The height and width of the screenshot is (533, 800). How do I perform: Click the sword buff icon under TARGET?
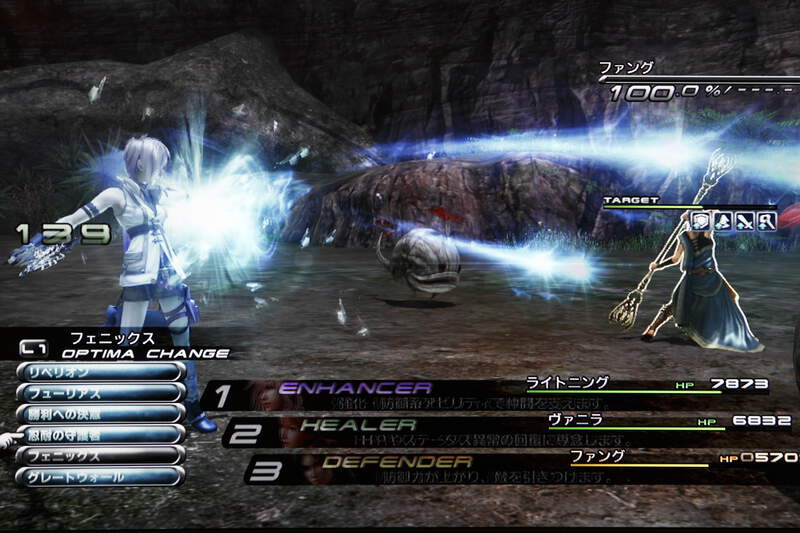click(x=745, y=222)
